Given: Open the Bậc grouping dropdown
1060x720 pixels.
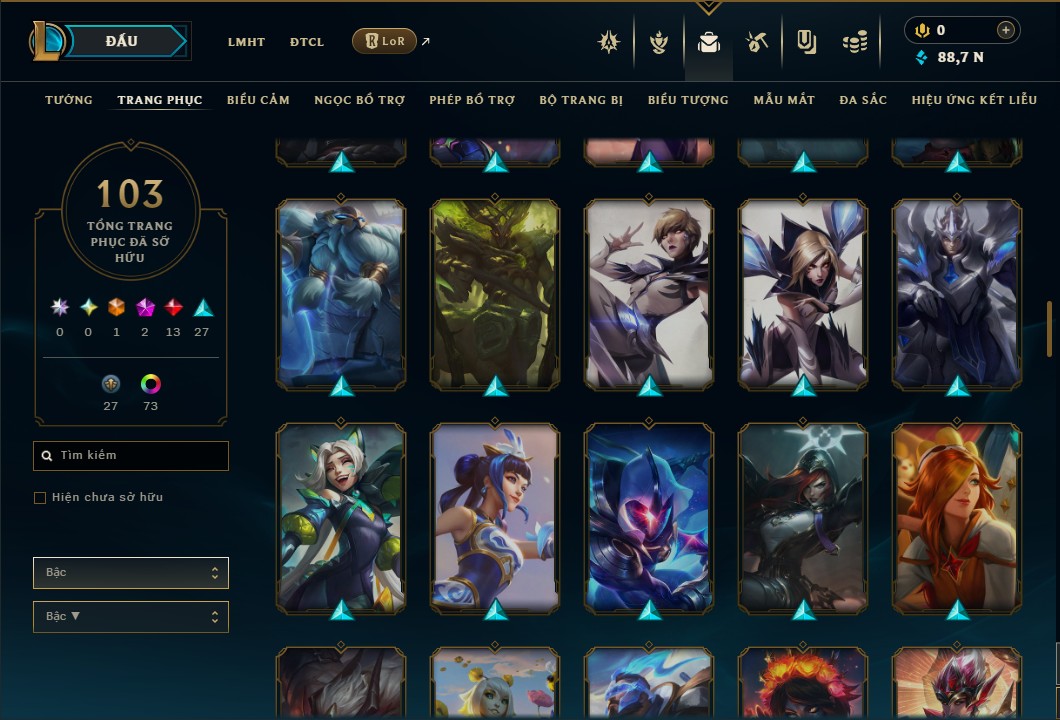Looking at the screenshot, I should point(131,573).
